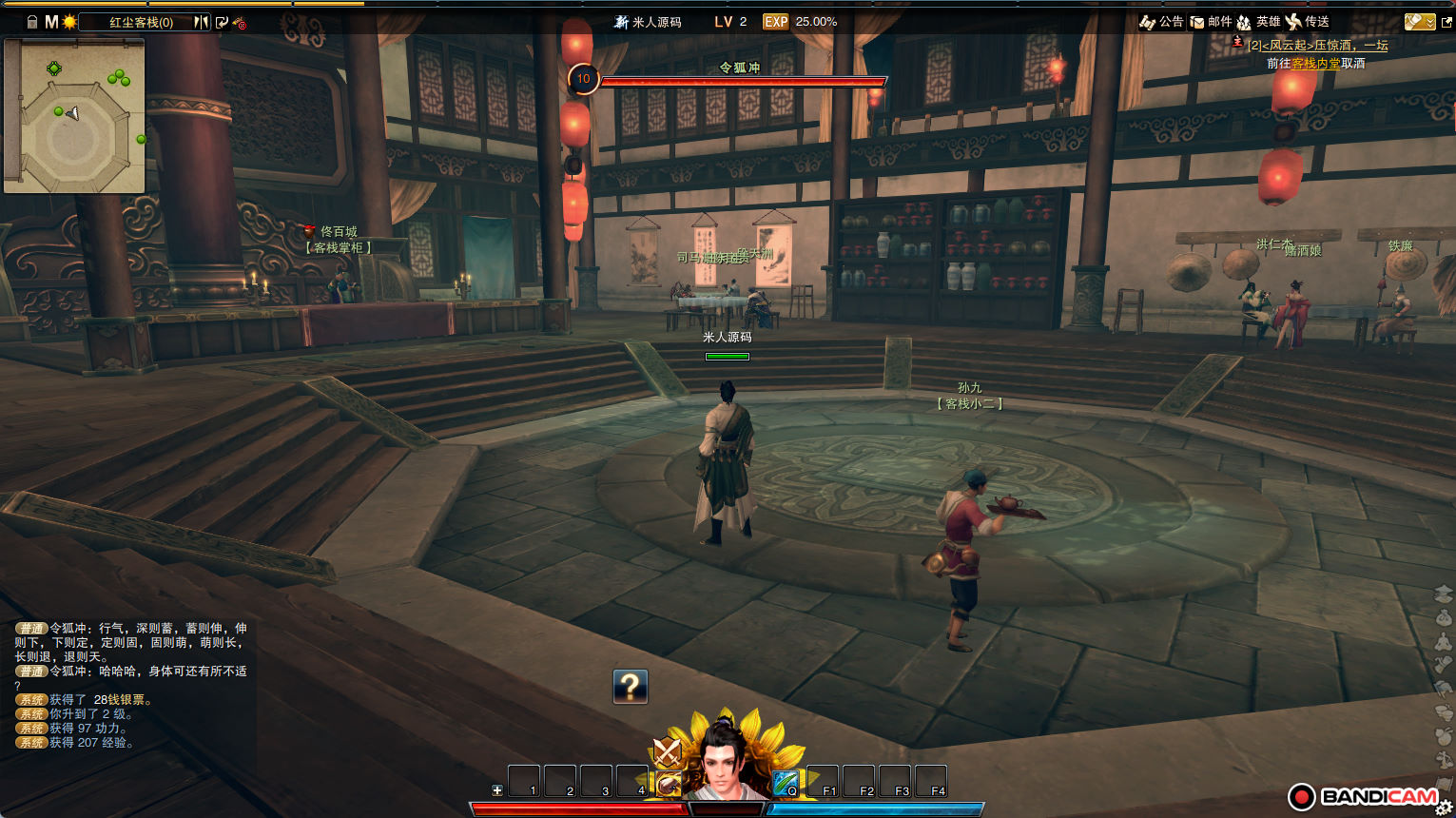The image size is (1456, 818).
Task: Use the fist attack skill icon
Action: 669,785
